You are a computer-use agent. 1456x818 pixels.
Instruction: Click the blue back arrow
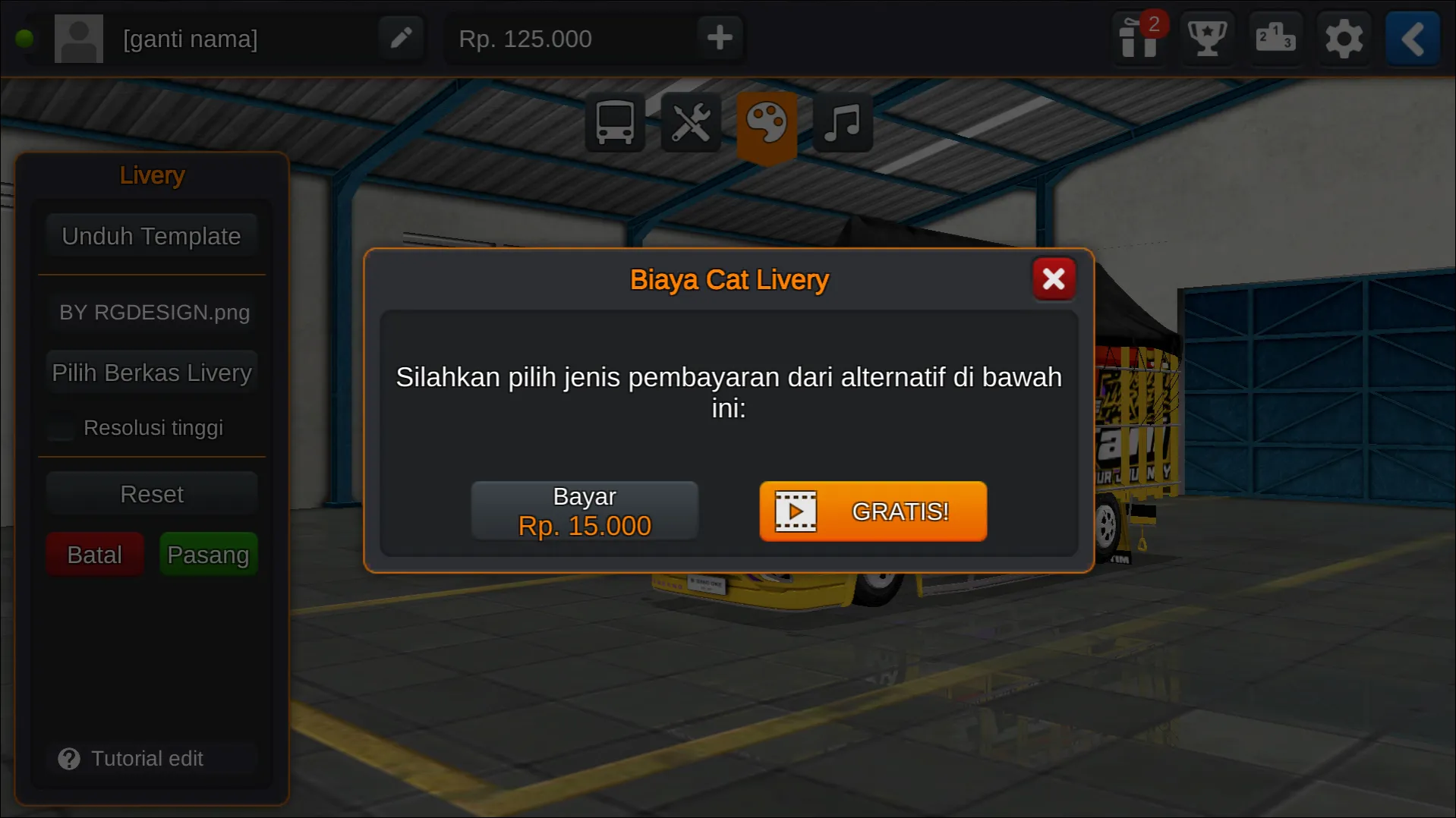(1411, 39)
